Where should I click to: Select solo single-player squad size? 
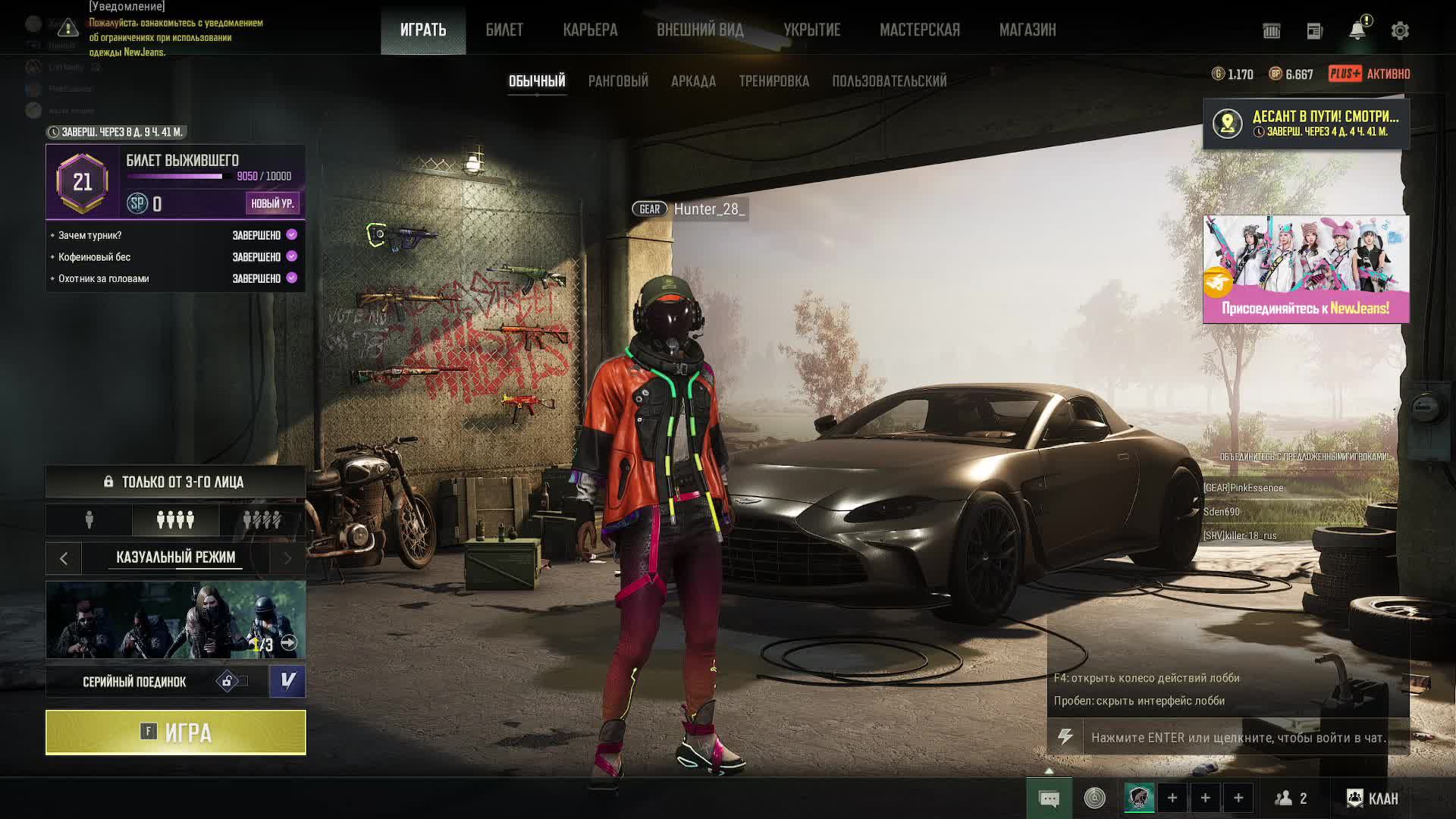89,520
